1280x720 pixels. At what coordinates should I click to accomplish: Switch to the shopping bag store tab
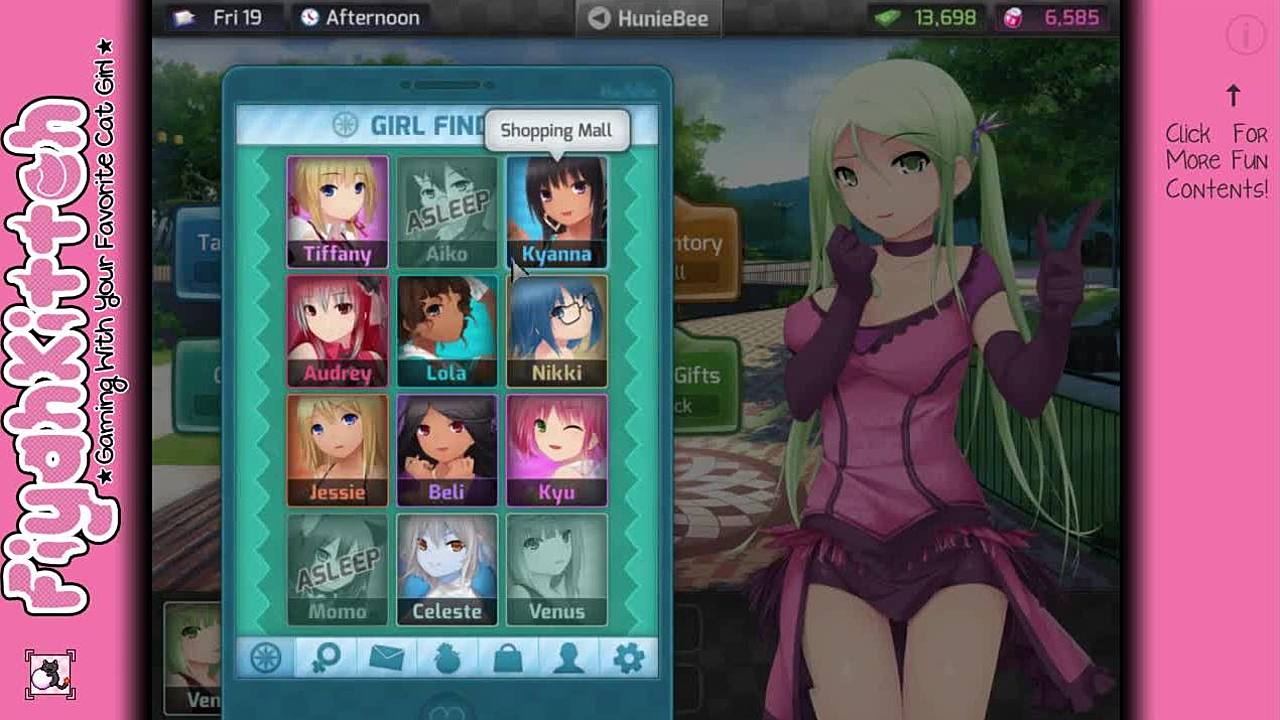(508, 658)
